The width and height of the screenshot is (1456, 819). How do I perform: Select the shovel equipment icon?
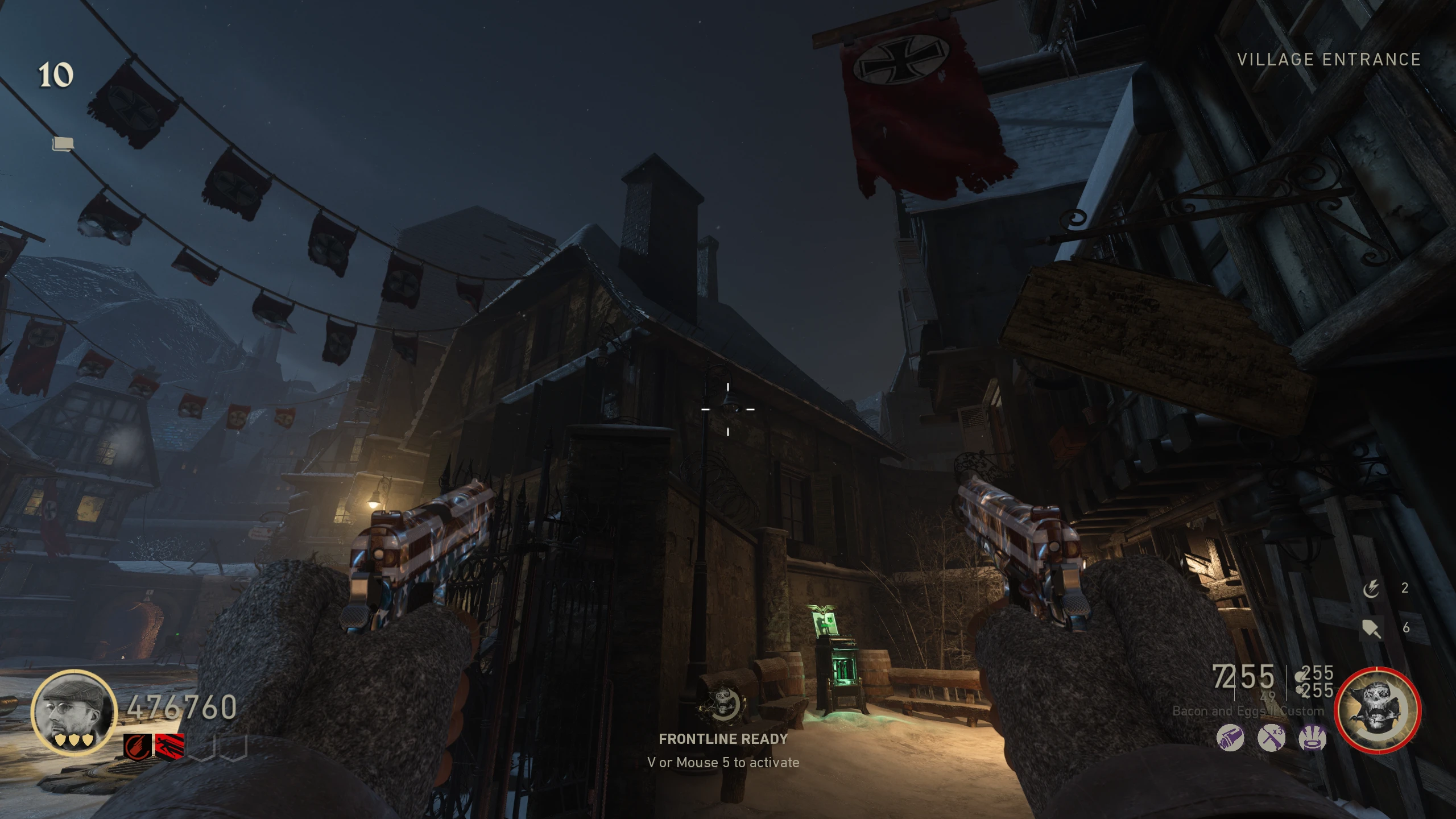[1371, 628]
